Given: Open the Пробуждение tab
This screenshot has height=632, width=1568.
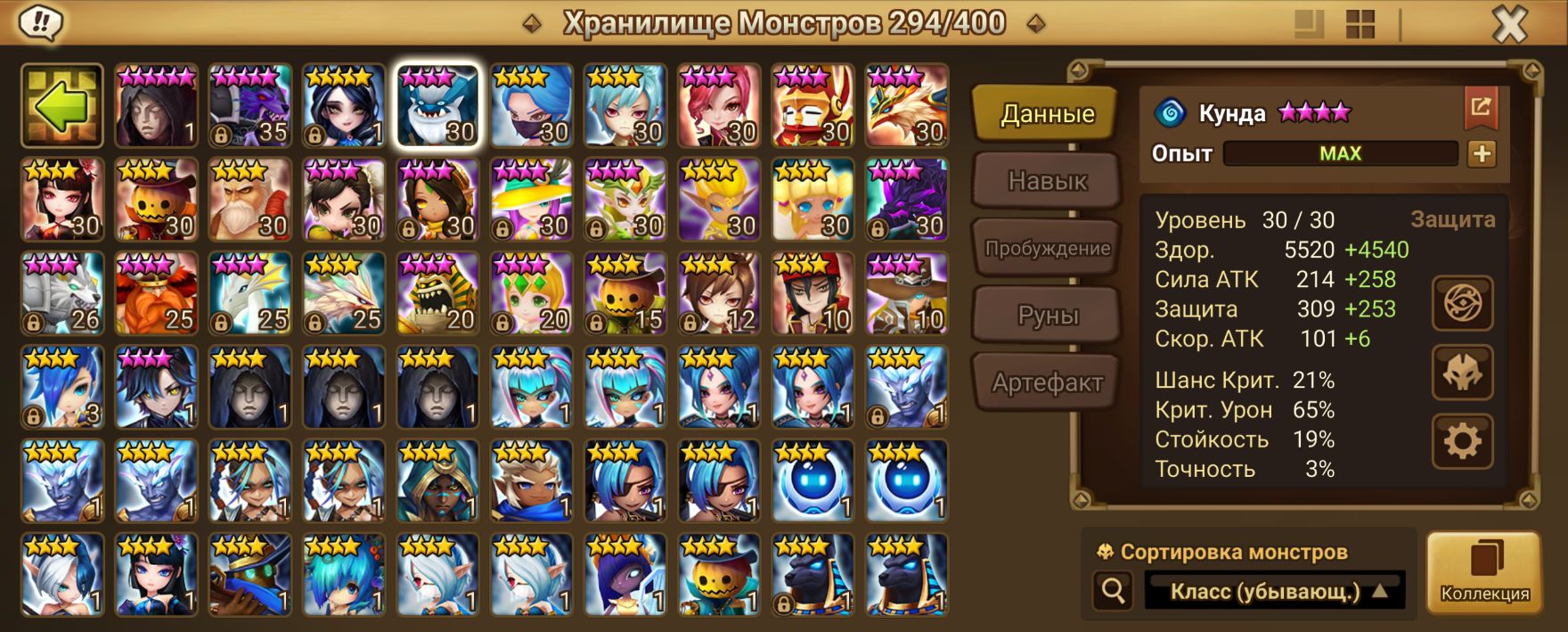Looking at the screenshot, I should [1047, 249].
